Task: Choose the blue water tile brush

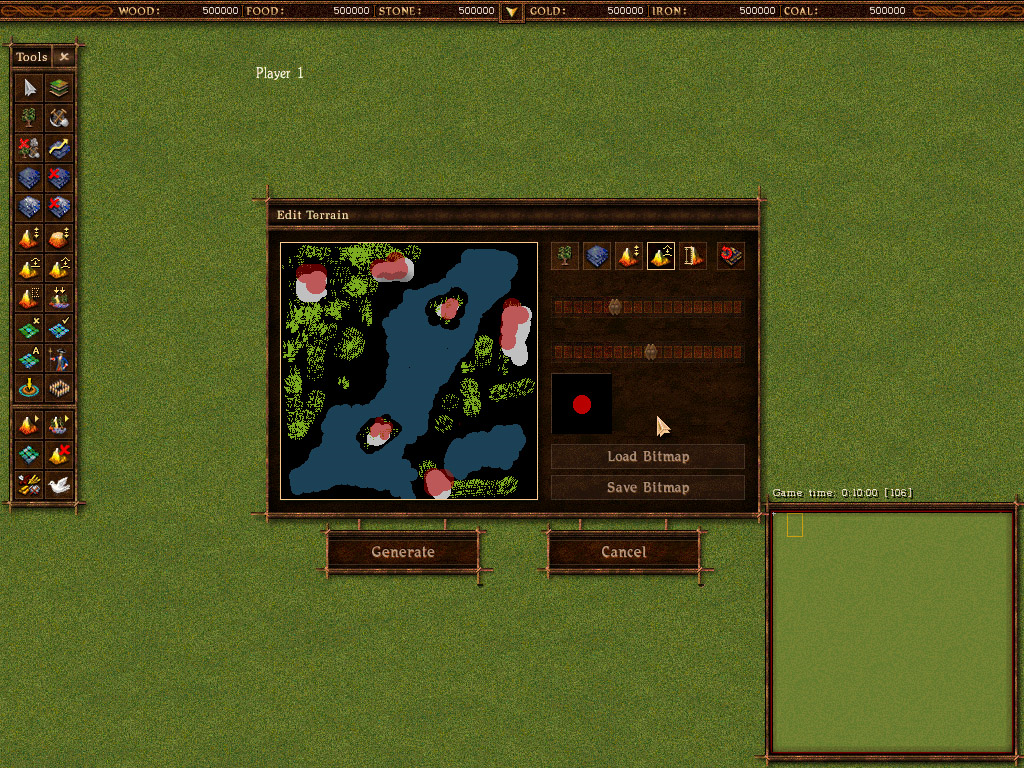Action: (x=597, y=256)
